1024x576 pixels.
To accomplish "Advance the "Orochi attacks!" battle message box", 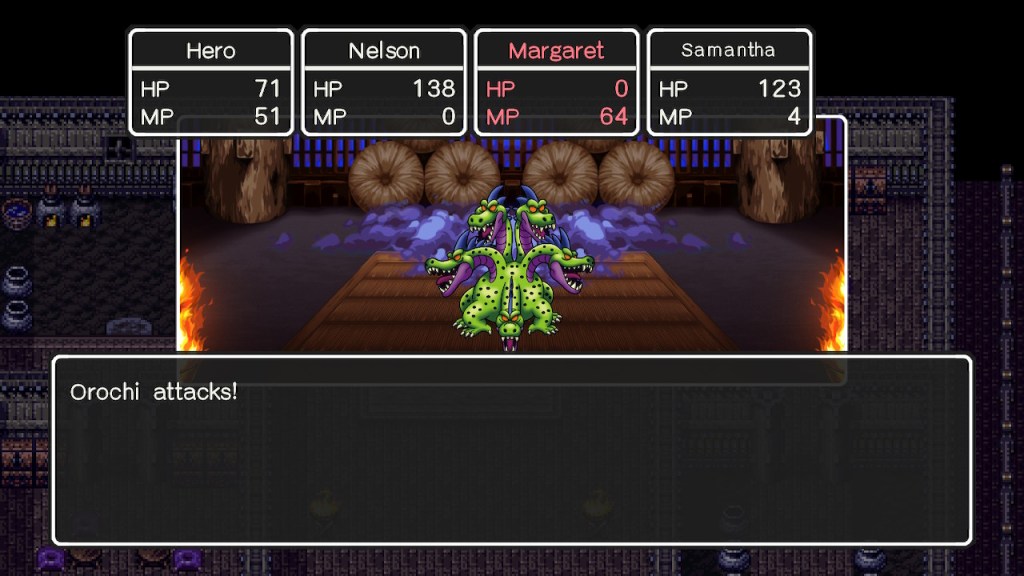I will (511, 449).
